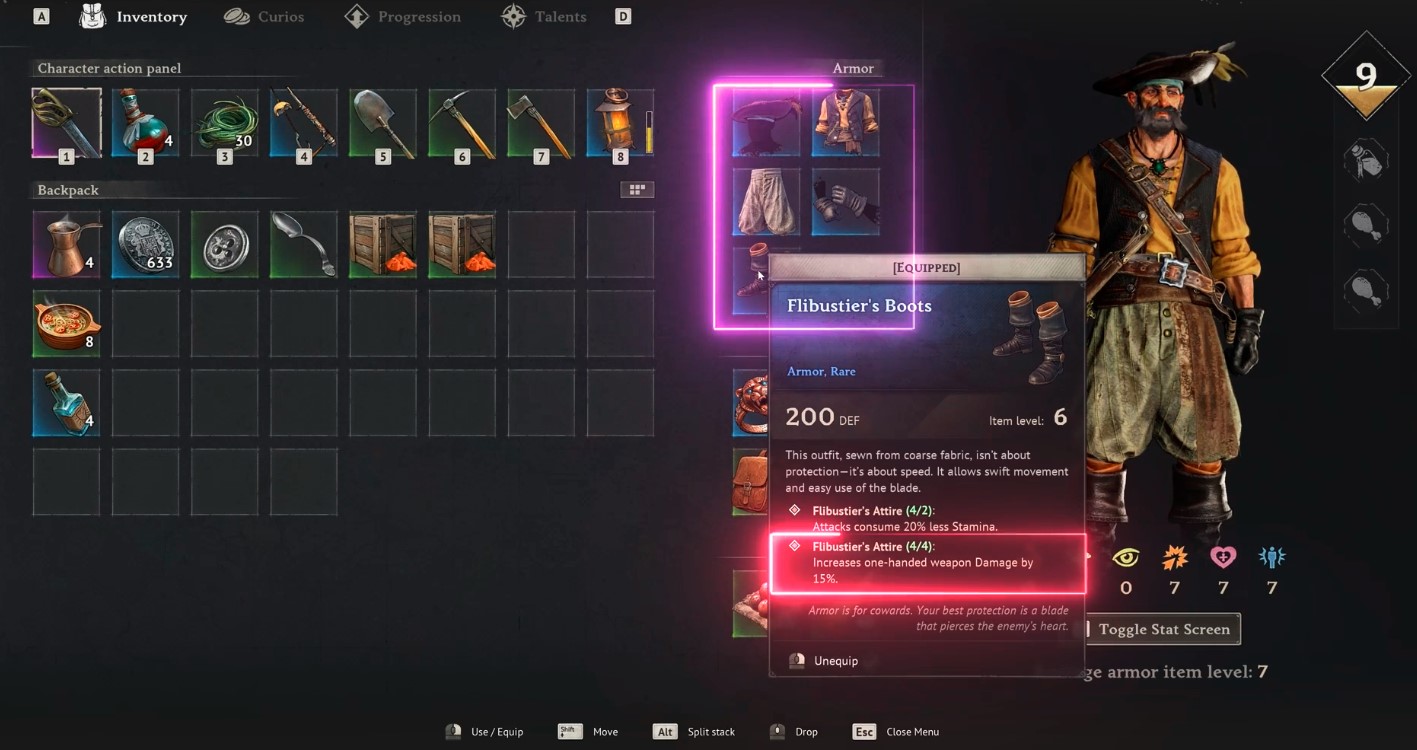This screenshot has width=1417, height=750.
Task: Pick the stew bowl stack of 8
Action: [66, 323]
